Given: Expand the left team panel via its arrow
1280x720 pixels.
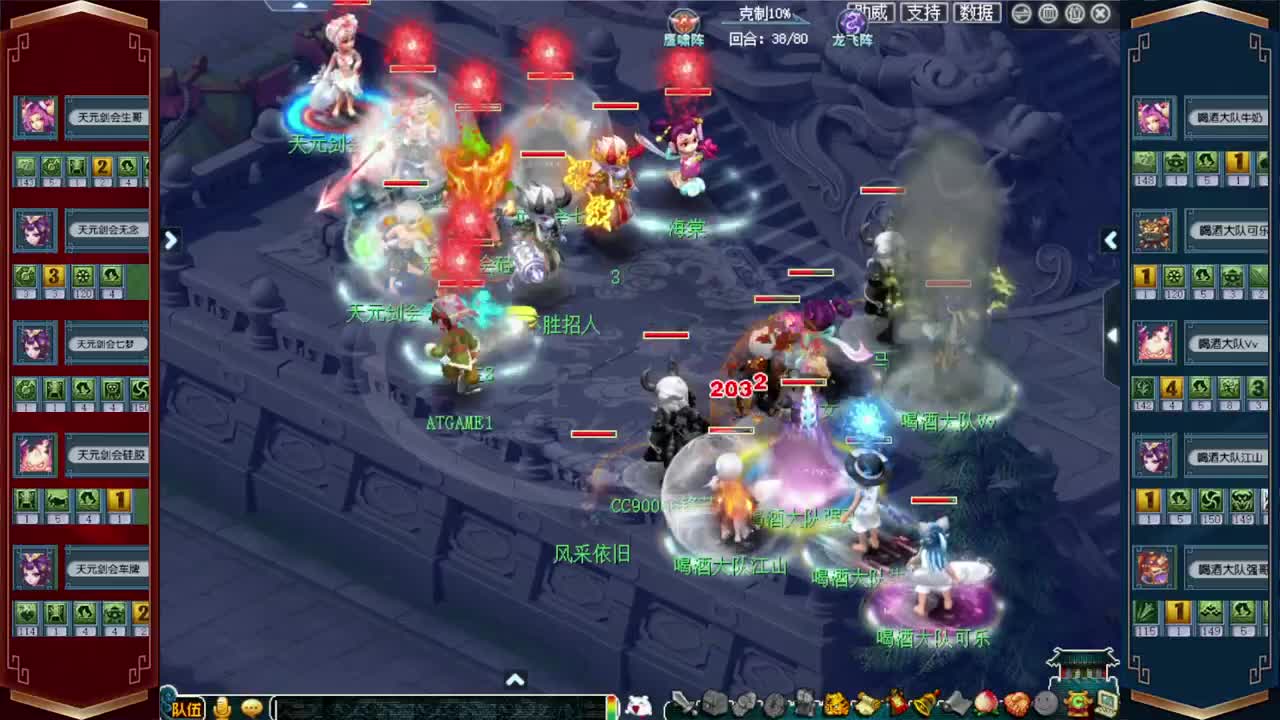Looking at the screenshot, I should (170, 240).
